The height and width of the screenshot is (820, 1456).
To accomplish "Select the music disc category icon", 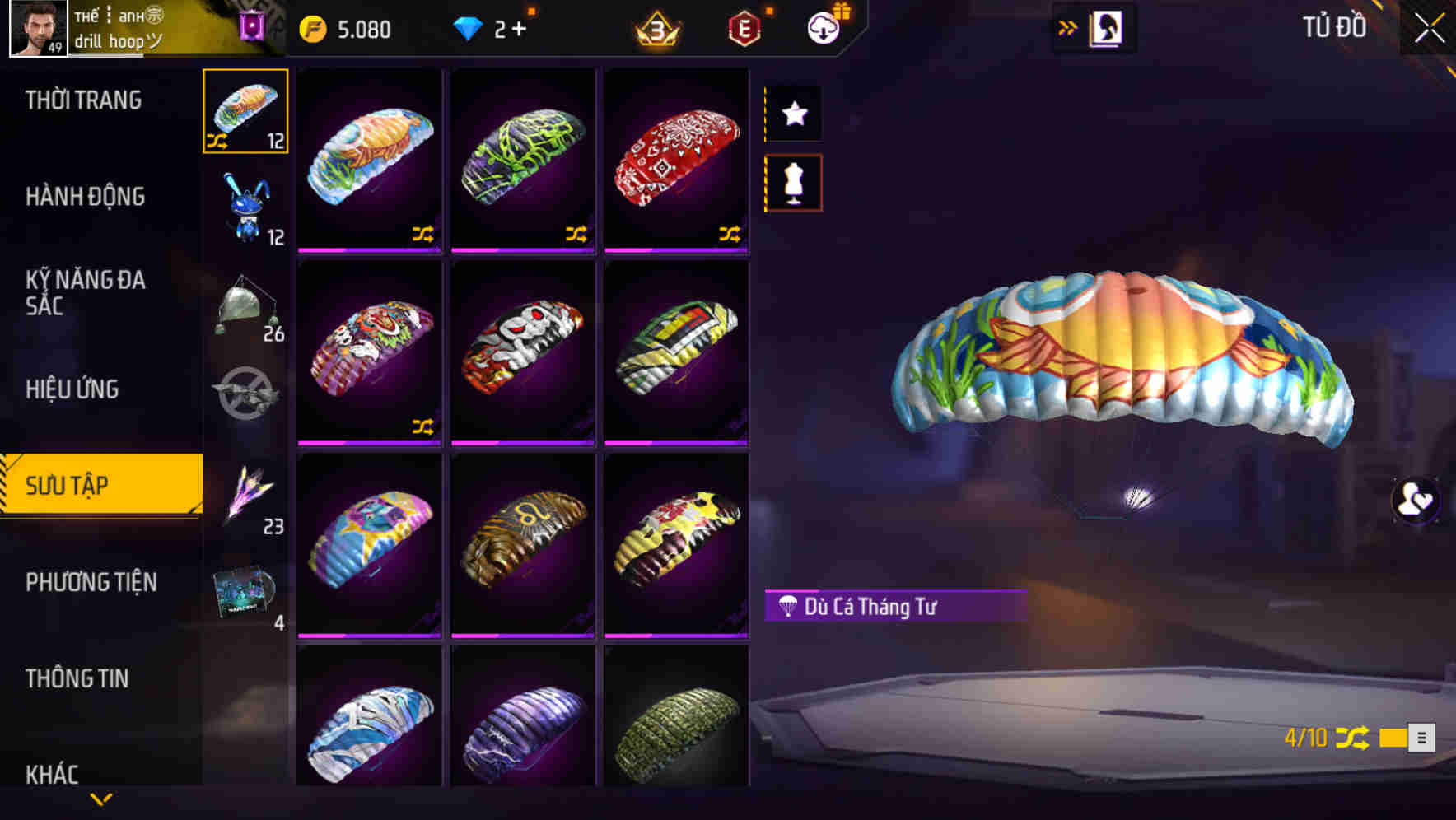I will pyautogui.click(x=245, y=589).
